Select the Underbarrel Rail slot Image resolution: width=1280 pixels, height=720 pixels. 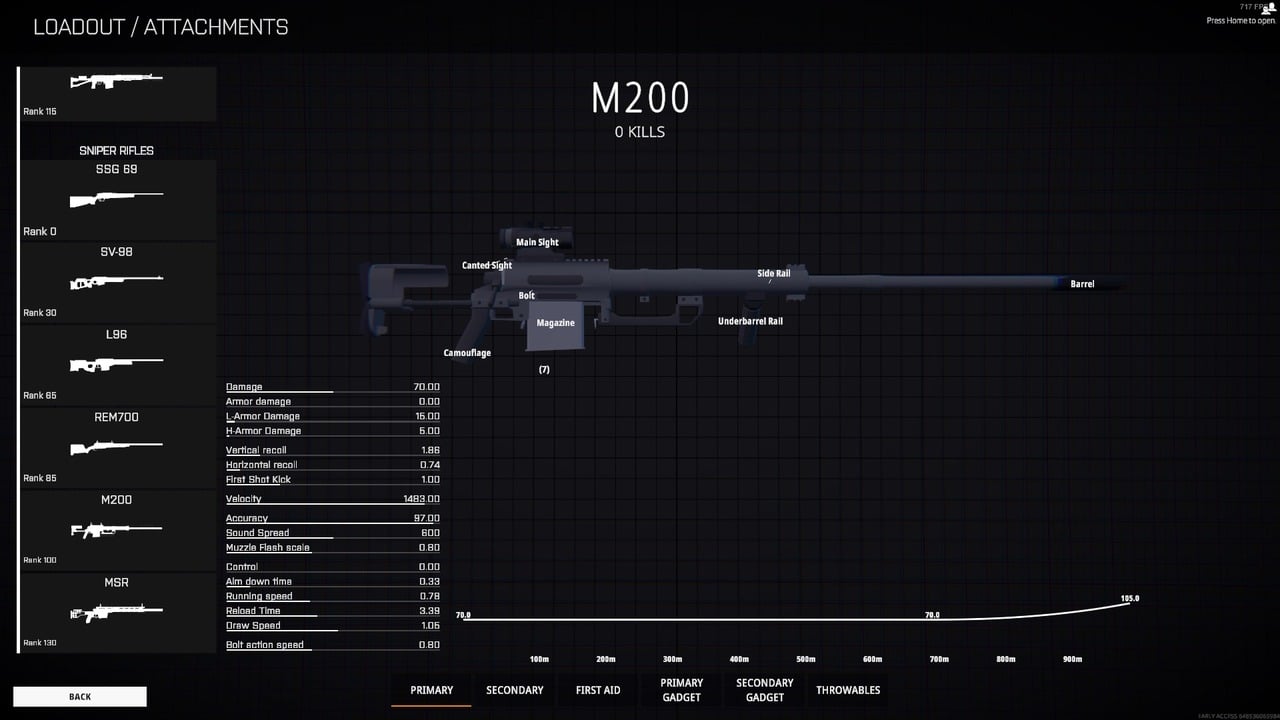tap(750, 321)
